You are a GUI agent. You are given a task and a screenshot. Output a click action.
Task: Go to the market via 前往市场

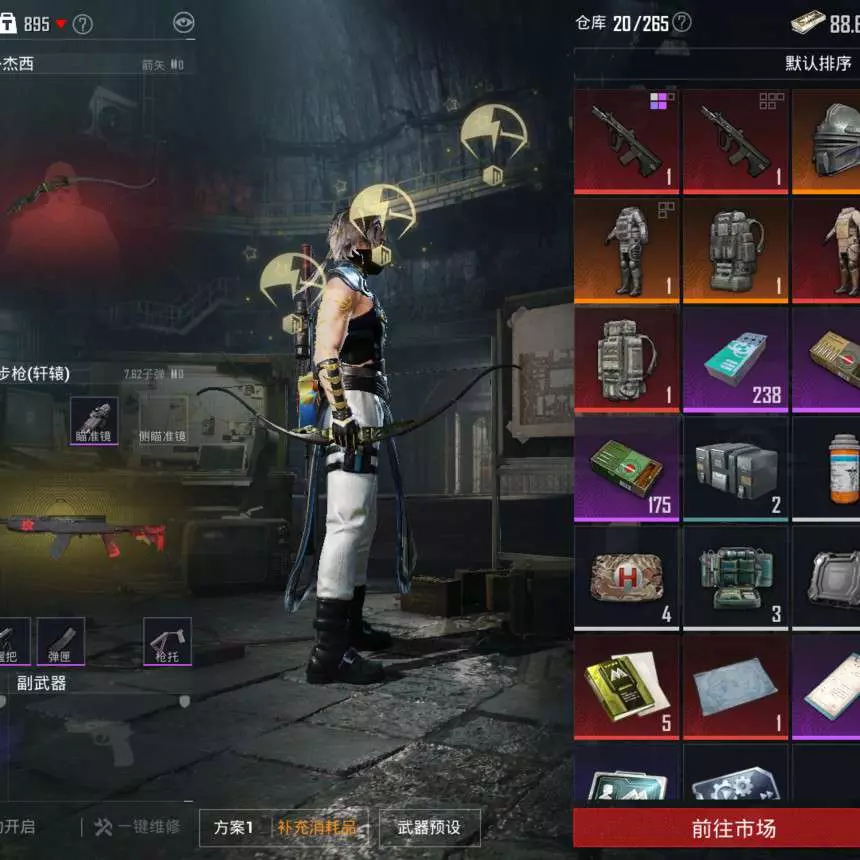pos(716,828)
